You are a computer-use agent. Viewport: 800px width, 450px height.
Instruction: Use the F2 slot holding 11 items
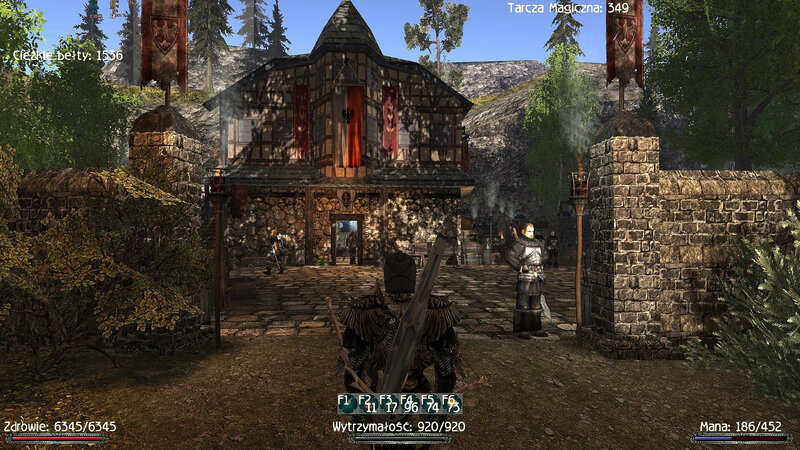(x=367, y=404)
